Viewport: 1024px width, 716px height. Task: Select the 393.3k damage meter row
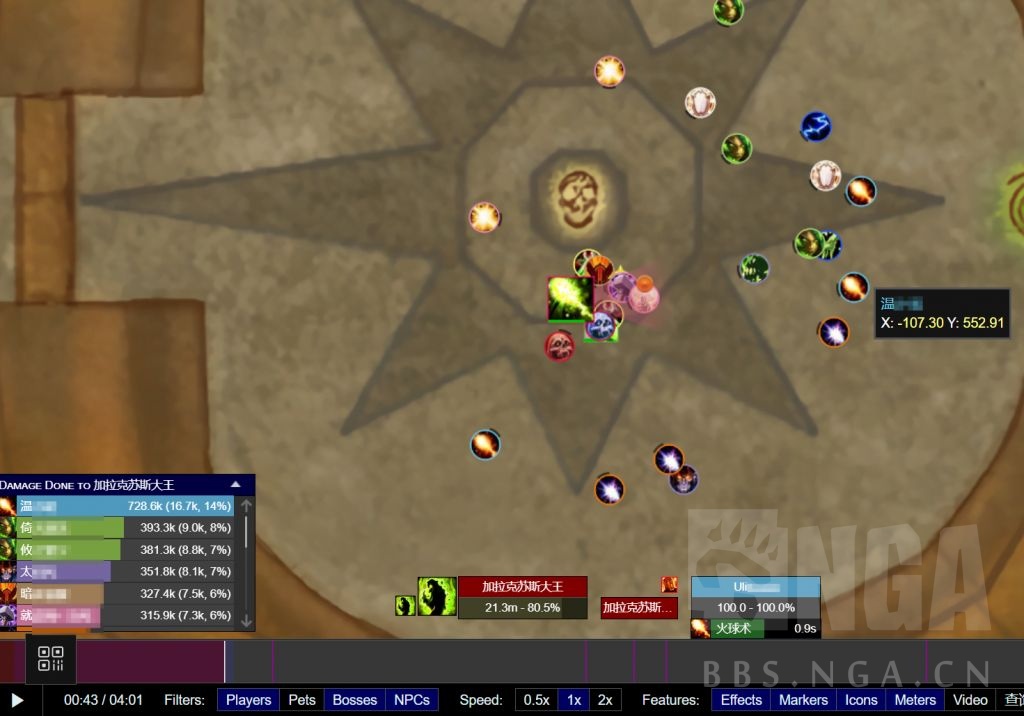(x=125, y=528)
